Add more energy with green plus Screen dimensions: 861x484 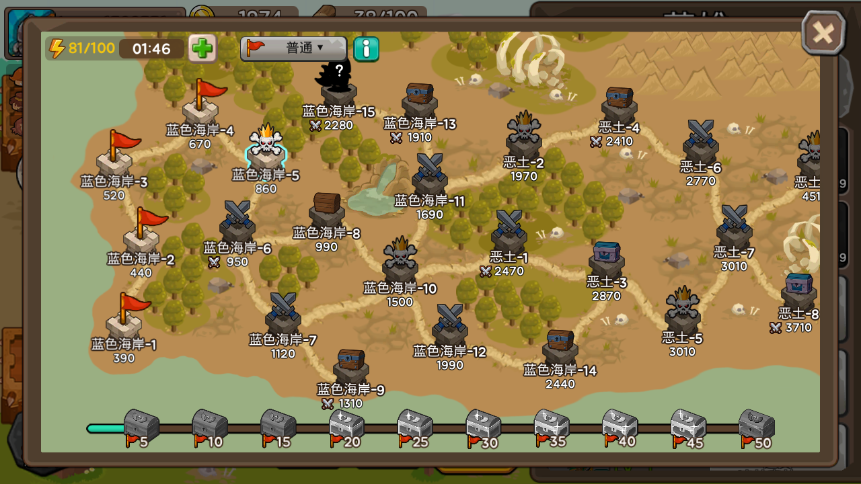(x=202, y=48)
